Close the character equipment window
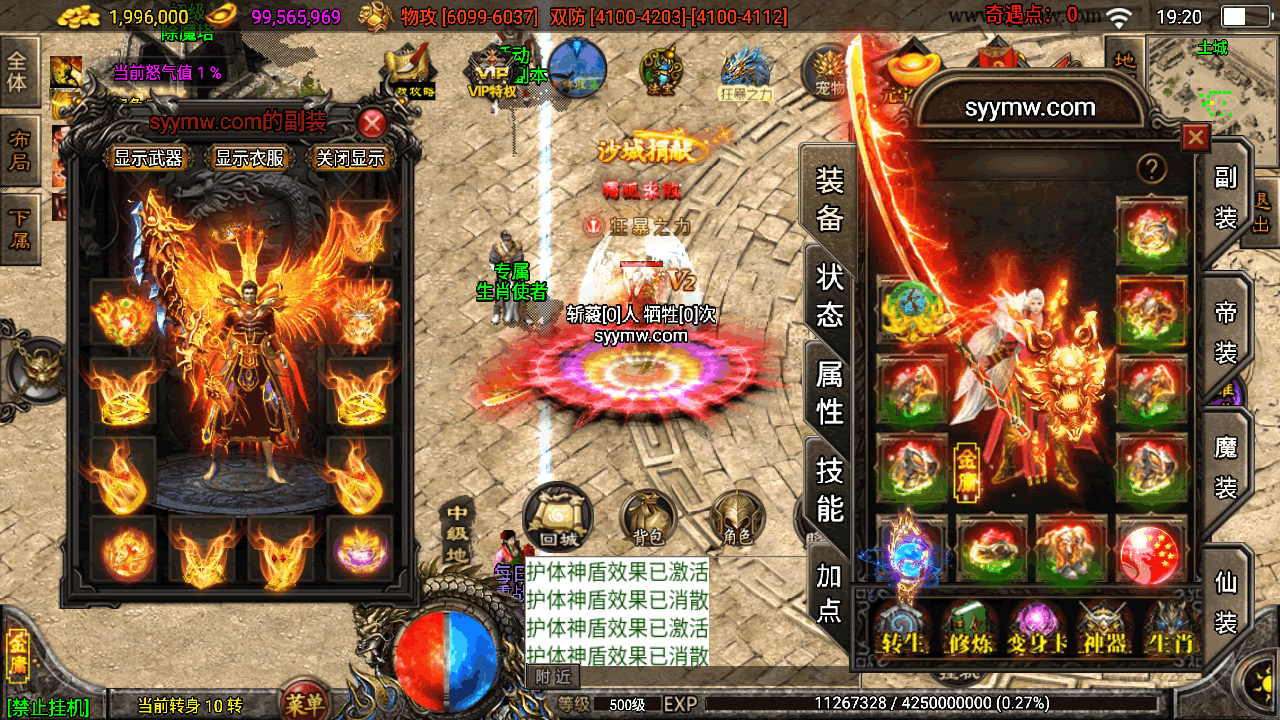Screen dimensions: 1280x720 tap(1195, 138)
